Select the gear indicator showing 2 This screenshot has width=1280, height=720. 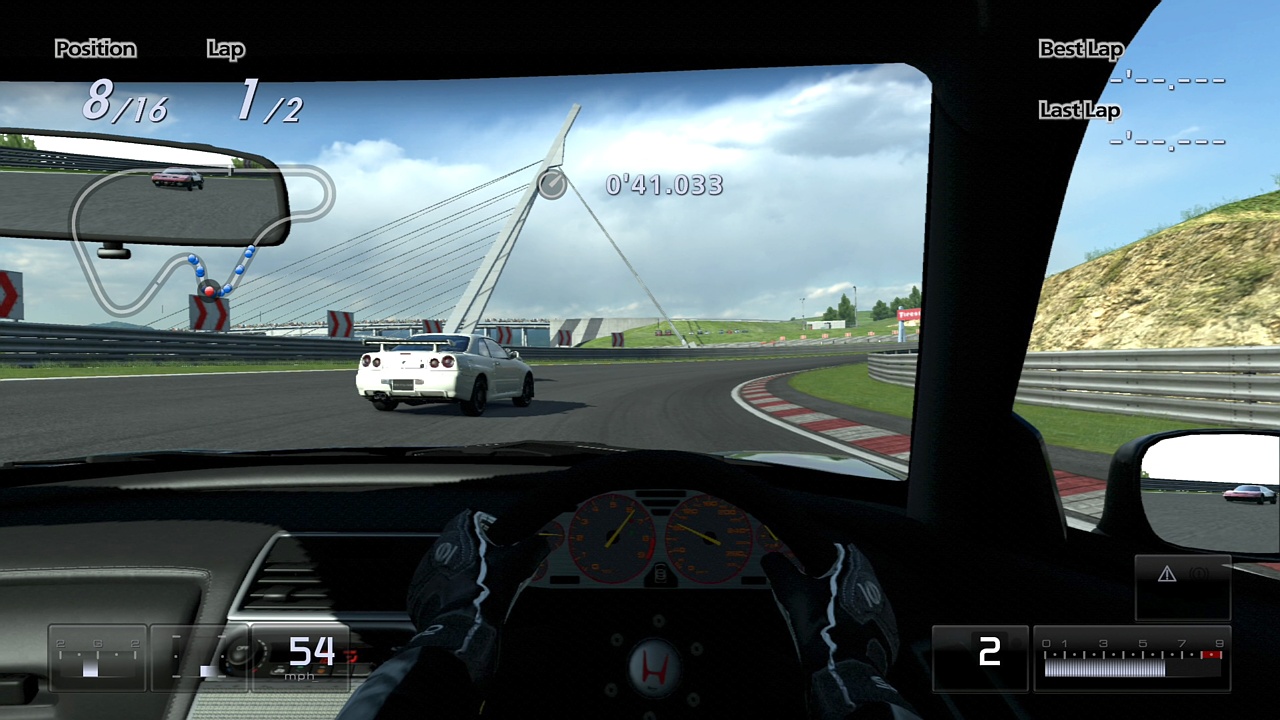(x=989, y=654)
